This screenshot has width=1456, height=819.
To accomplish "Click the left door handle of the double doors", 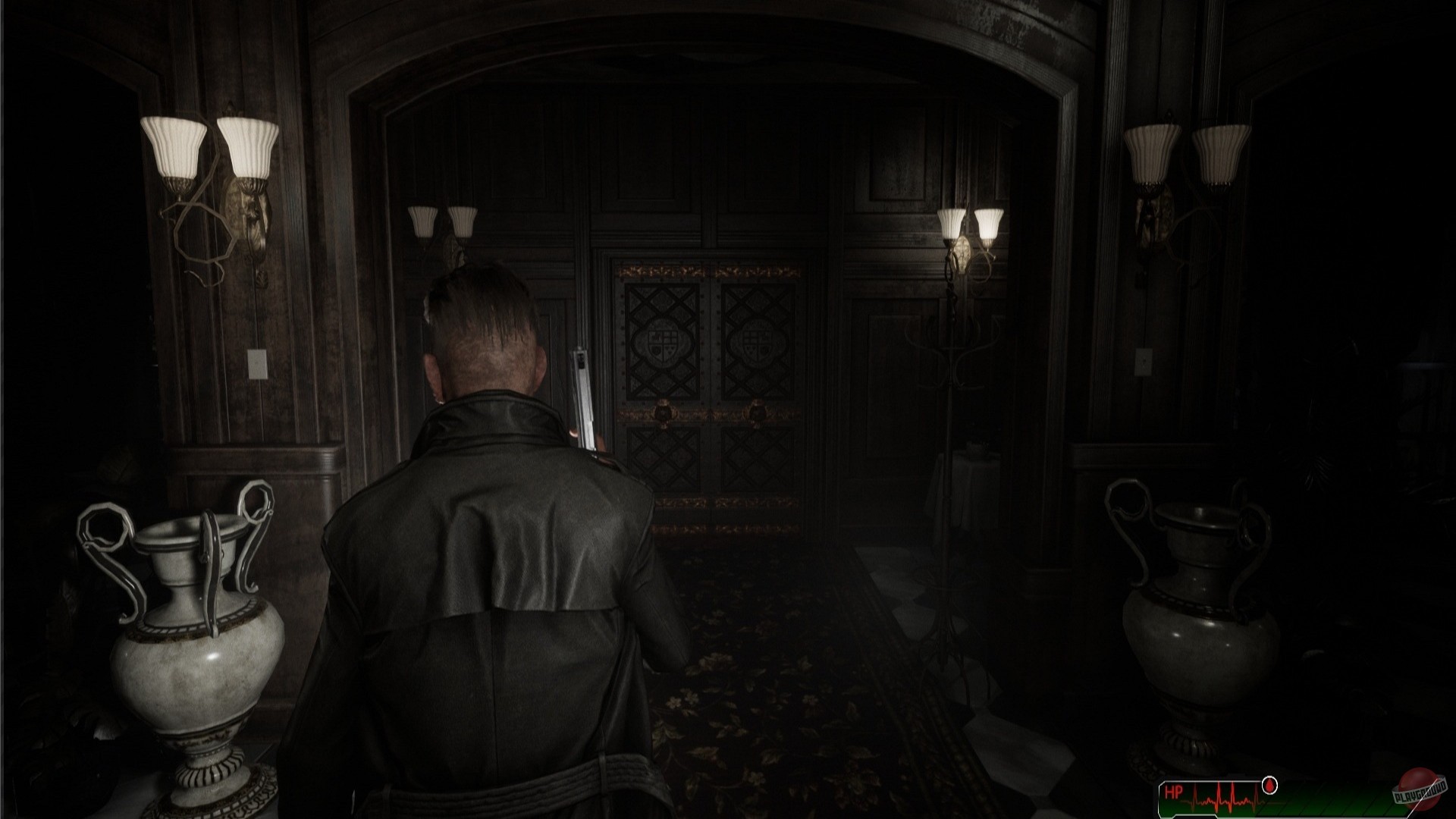I will click(x=662, y=413).
